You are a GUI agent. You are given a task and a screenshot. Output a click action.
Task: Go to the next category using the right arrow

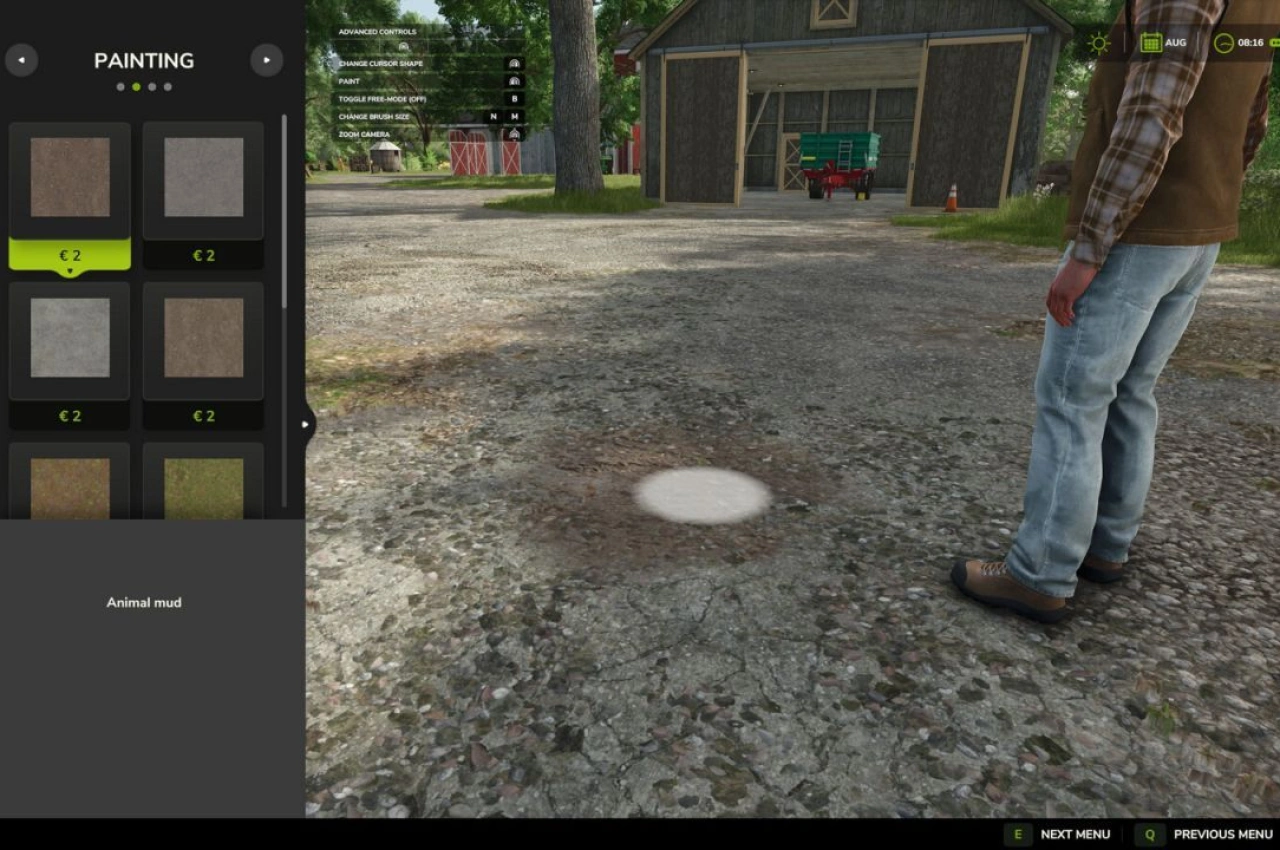tap(266, 60)
